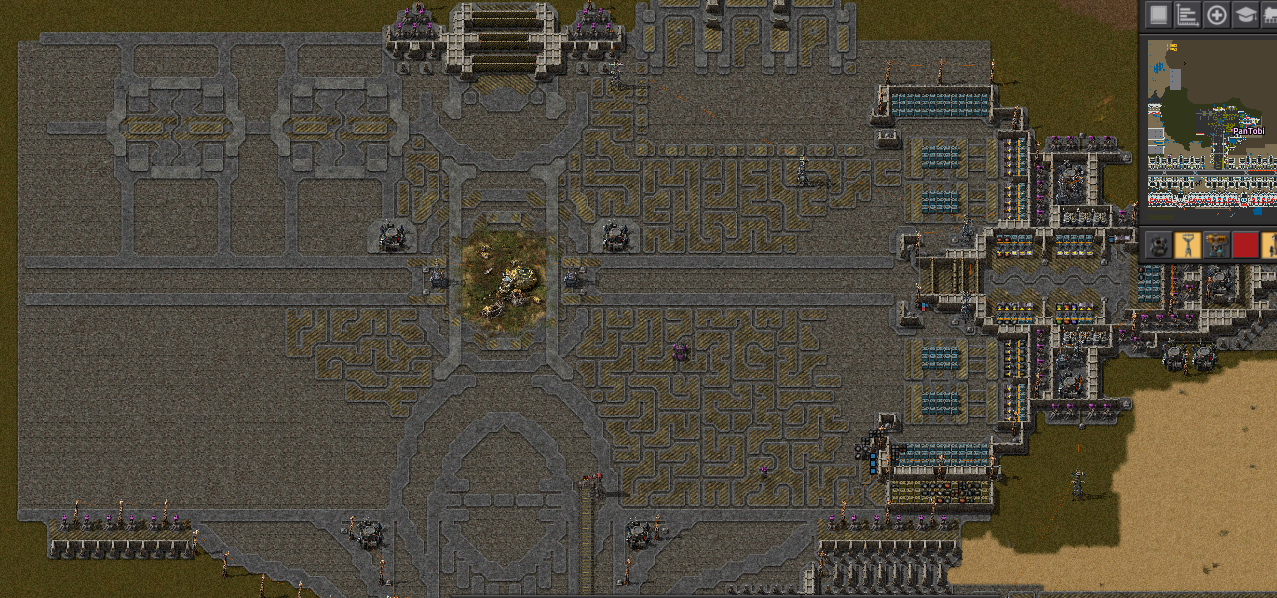Click the circled plus icon button
1277x598 pixels.
(1216, 15)
